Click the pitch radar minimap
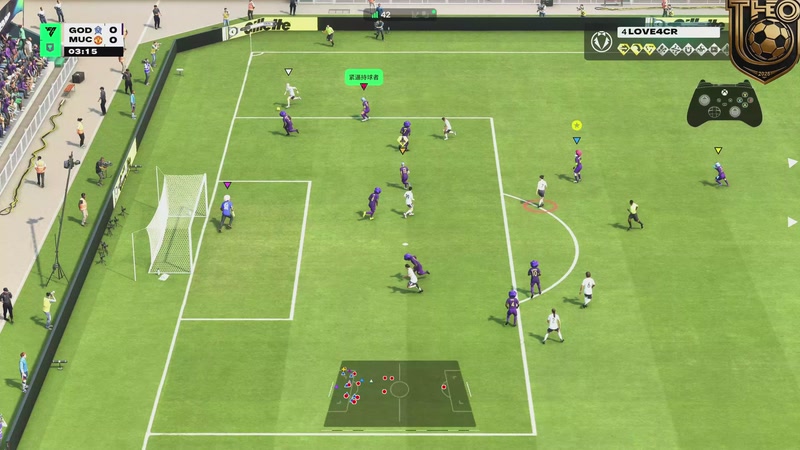Viewport: 800px width, 450px height. pyautogui.click(x=399, y=393)
